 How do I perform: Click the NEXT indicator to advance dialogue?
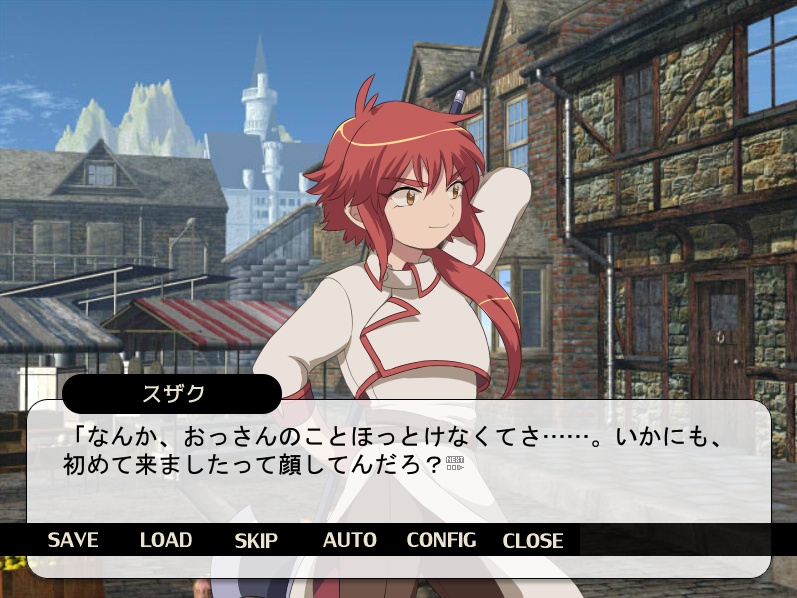point(455,463)
